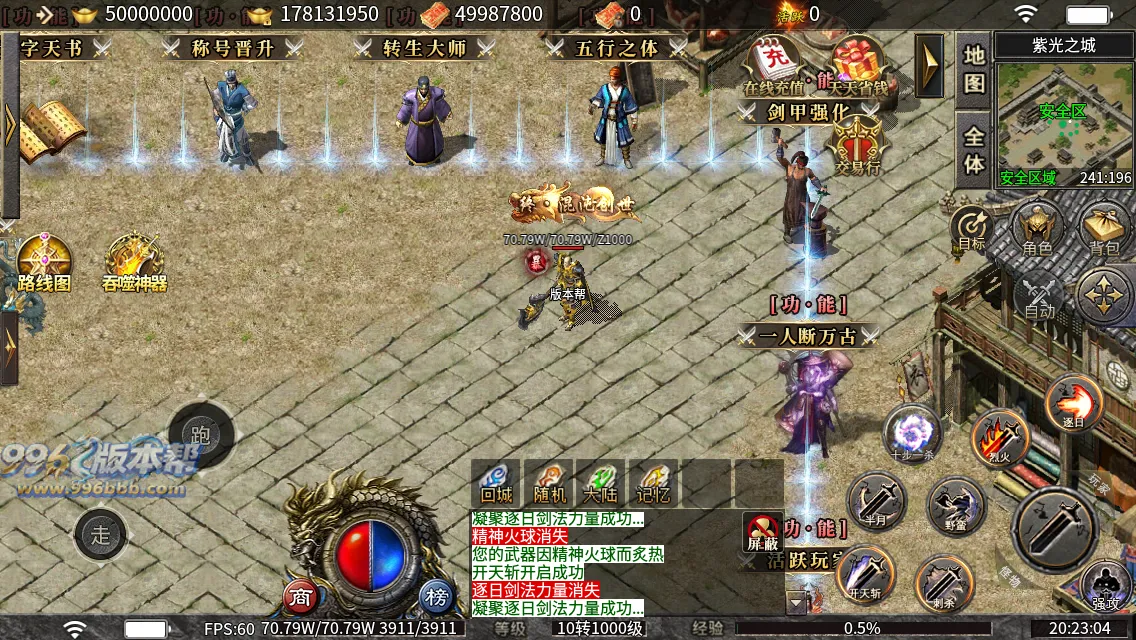Toggle 自动 auto-combat

(x=1039, y=296)
